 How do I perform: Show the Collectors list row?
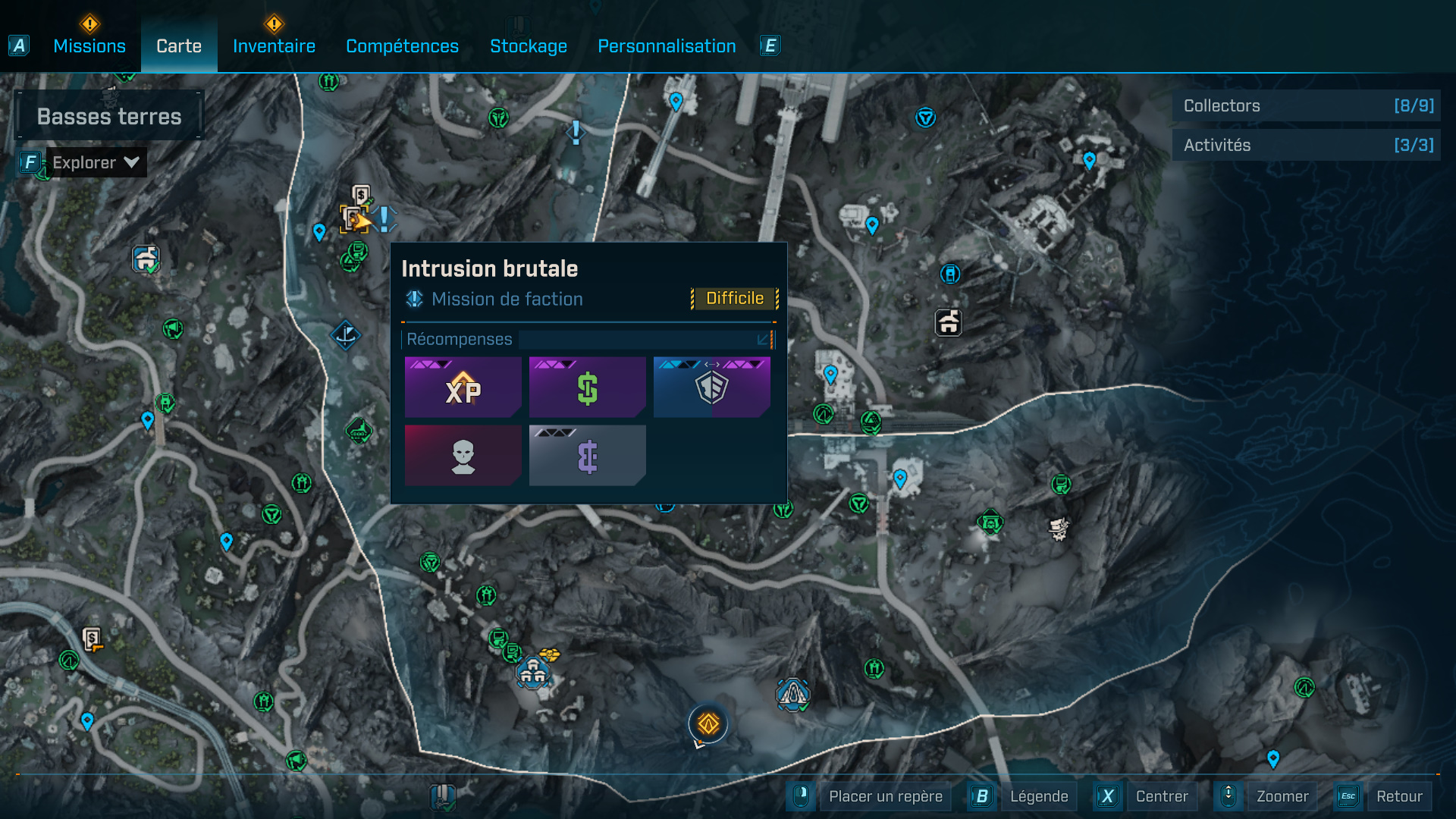click(1306, 106)
